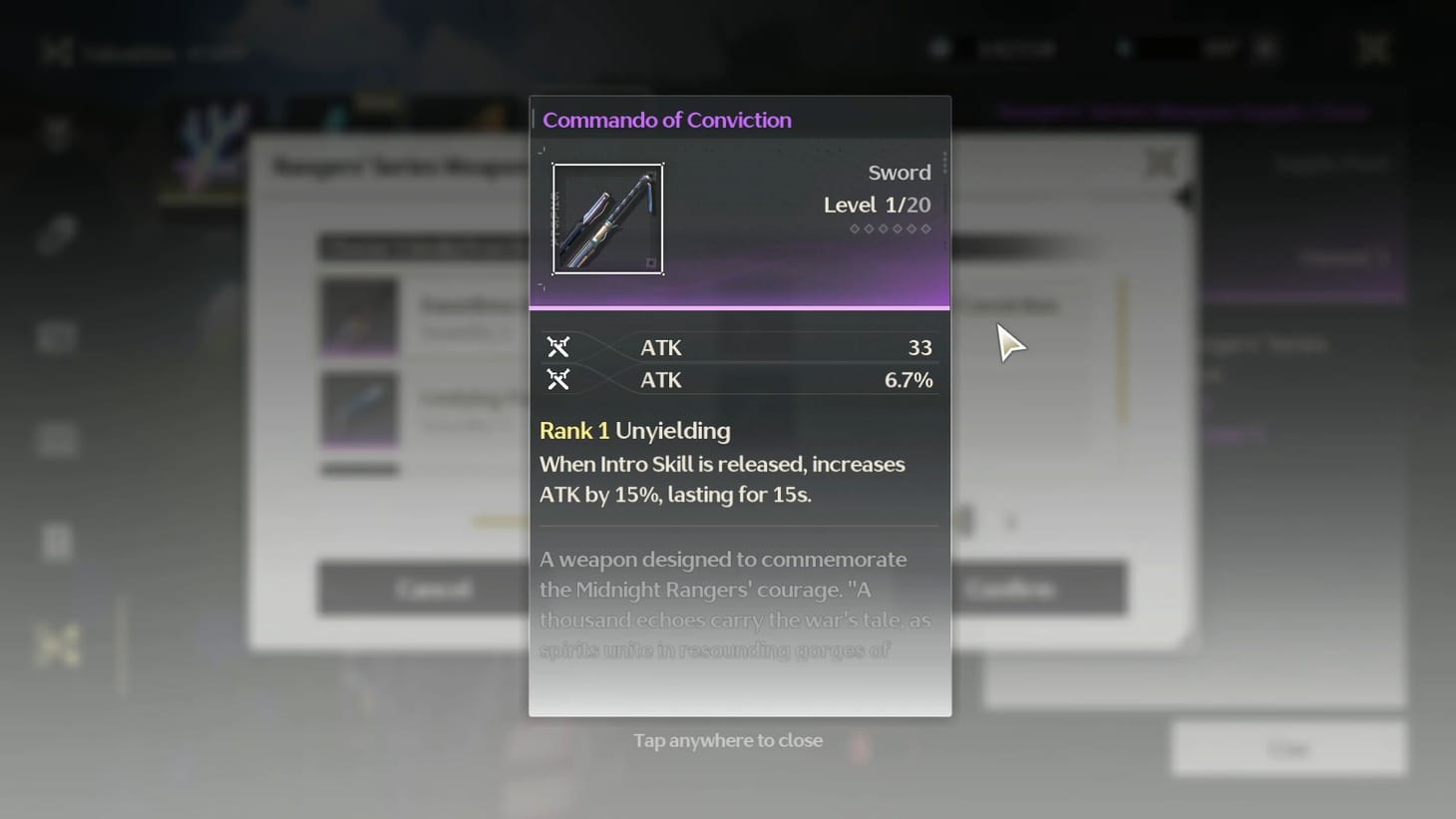1456x819 pixels.
Task: Select the bottom crossed-arrows icon in the sidebar
Action: tap(56, 645)
